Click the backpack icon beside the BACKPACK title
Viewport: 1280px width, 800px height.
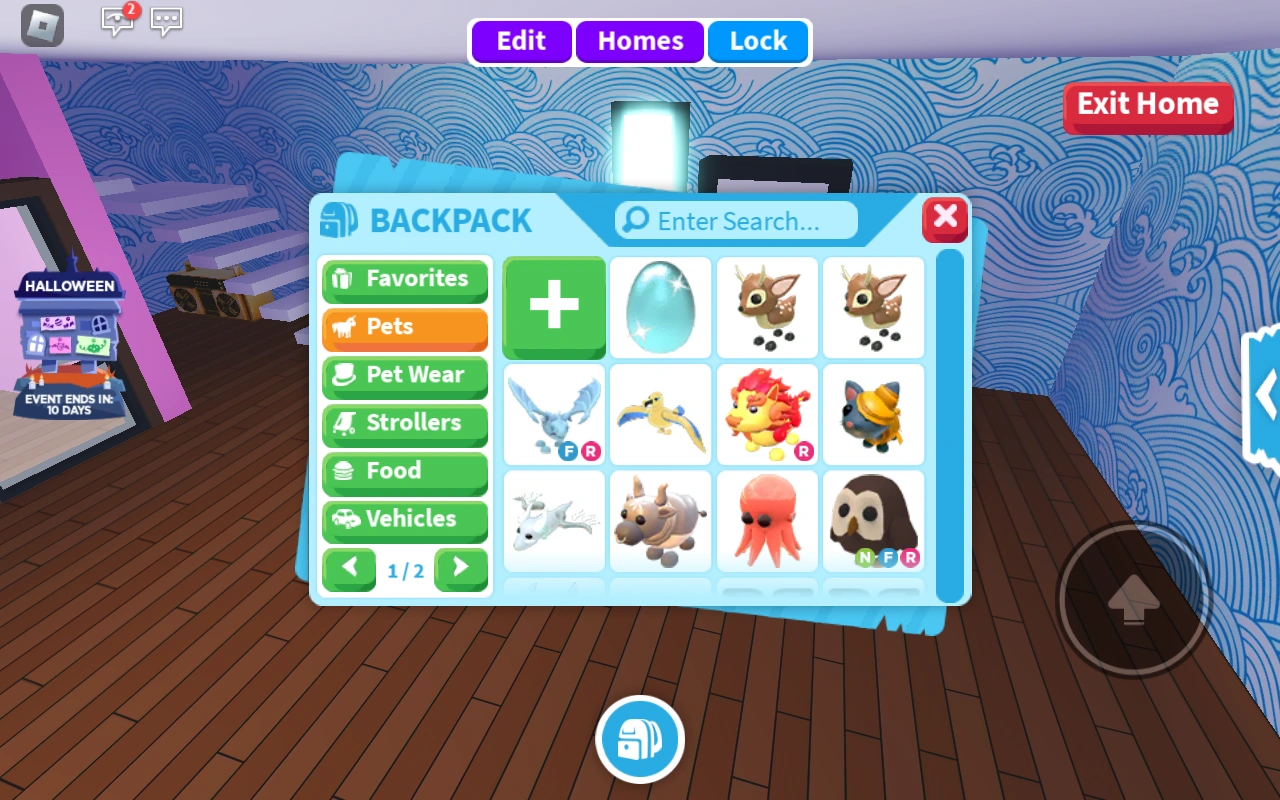pos(340,220)
